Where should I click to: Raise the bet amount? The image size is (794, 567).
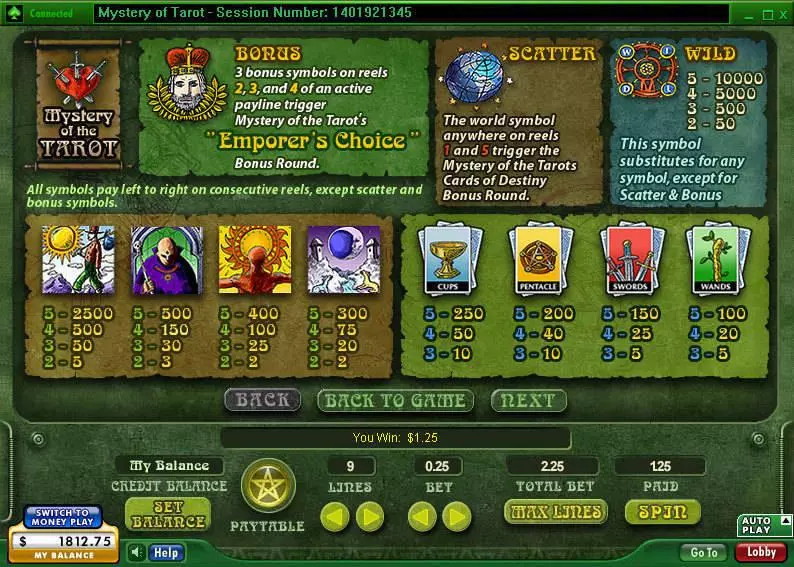coord(457,516)
